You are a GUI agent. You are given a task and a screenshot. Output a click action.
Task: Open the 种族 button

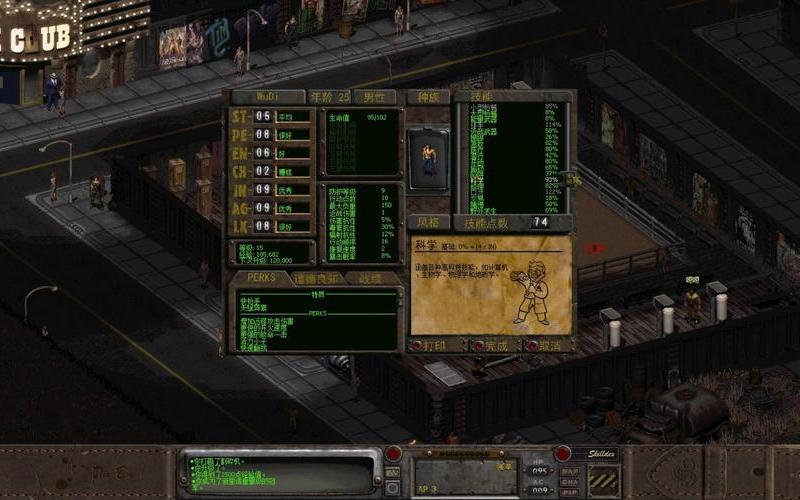click(428, 97)
